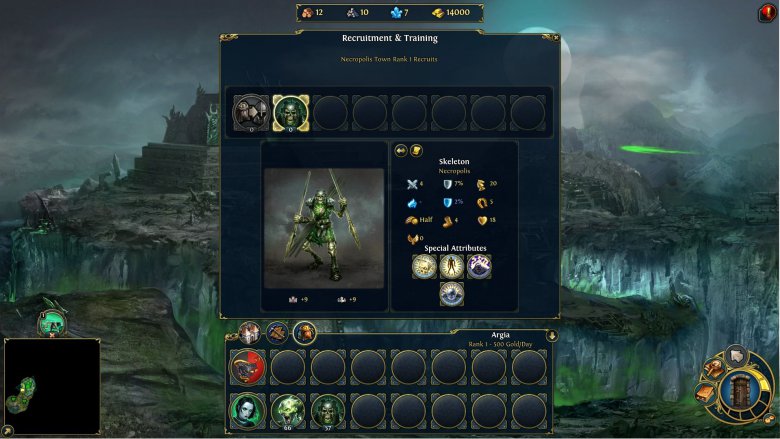The image size is (780, 439).
Task: Select the ghoul stack of 66
Action: (x=289, y=410)
